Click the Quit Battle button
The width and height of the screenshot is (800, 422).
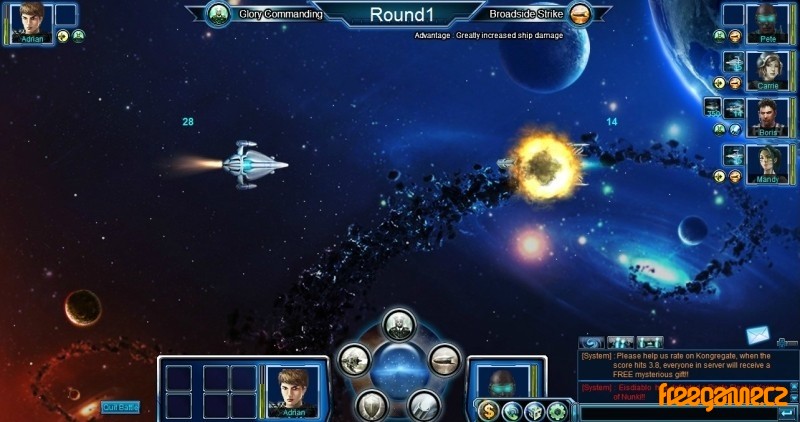click(120, 407)
